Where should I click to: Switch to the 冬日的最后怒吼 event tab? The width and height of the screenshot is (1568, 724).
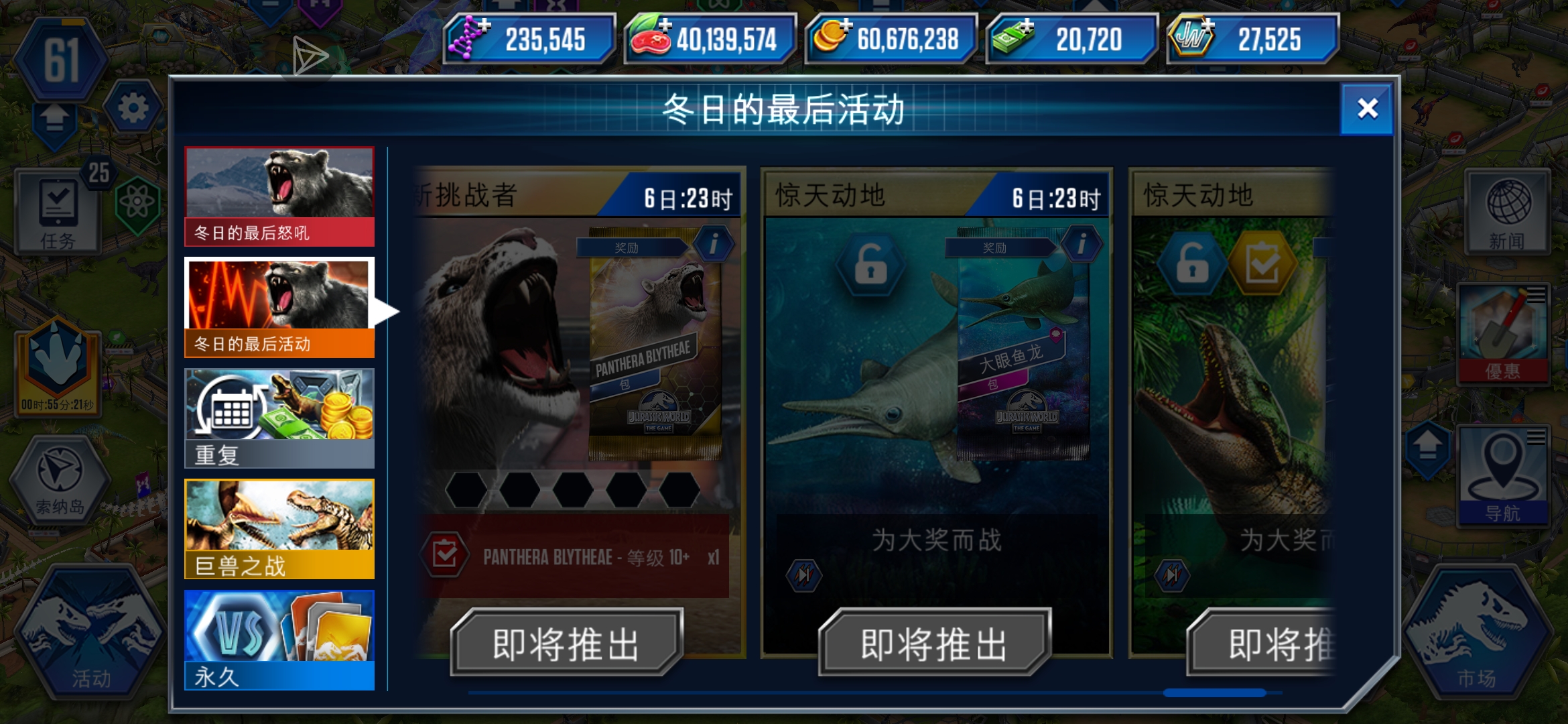coord(279,194)
